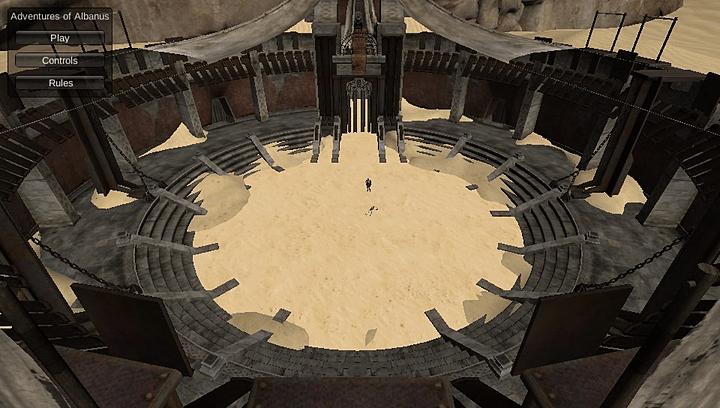Show the Rules page

click(x=60, y=83)
